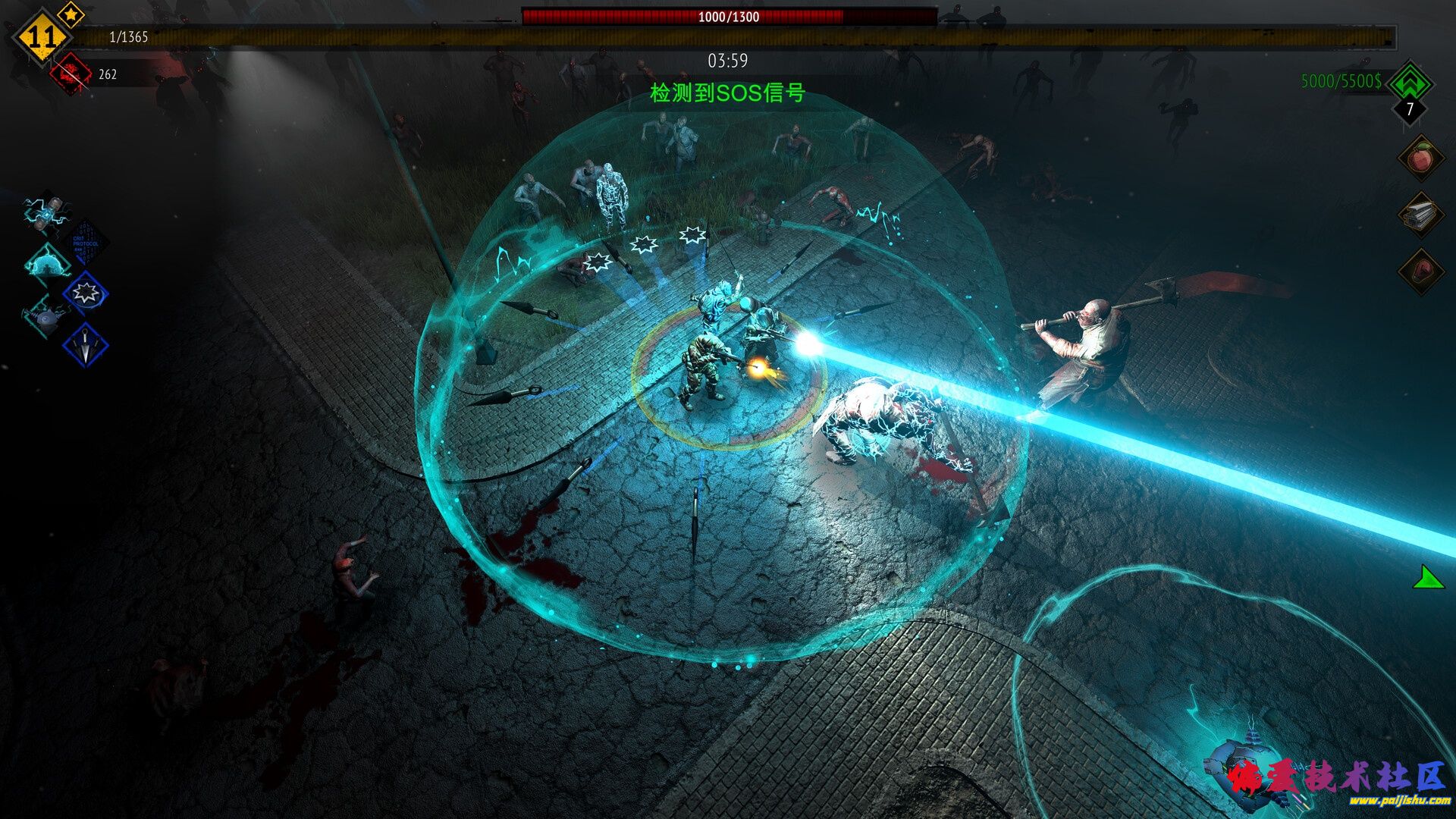
Task: Click the throwing kunai knives ability icon
Action: (x=85, y=346)
